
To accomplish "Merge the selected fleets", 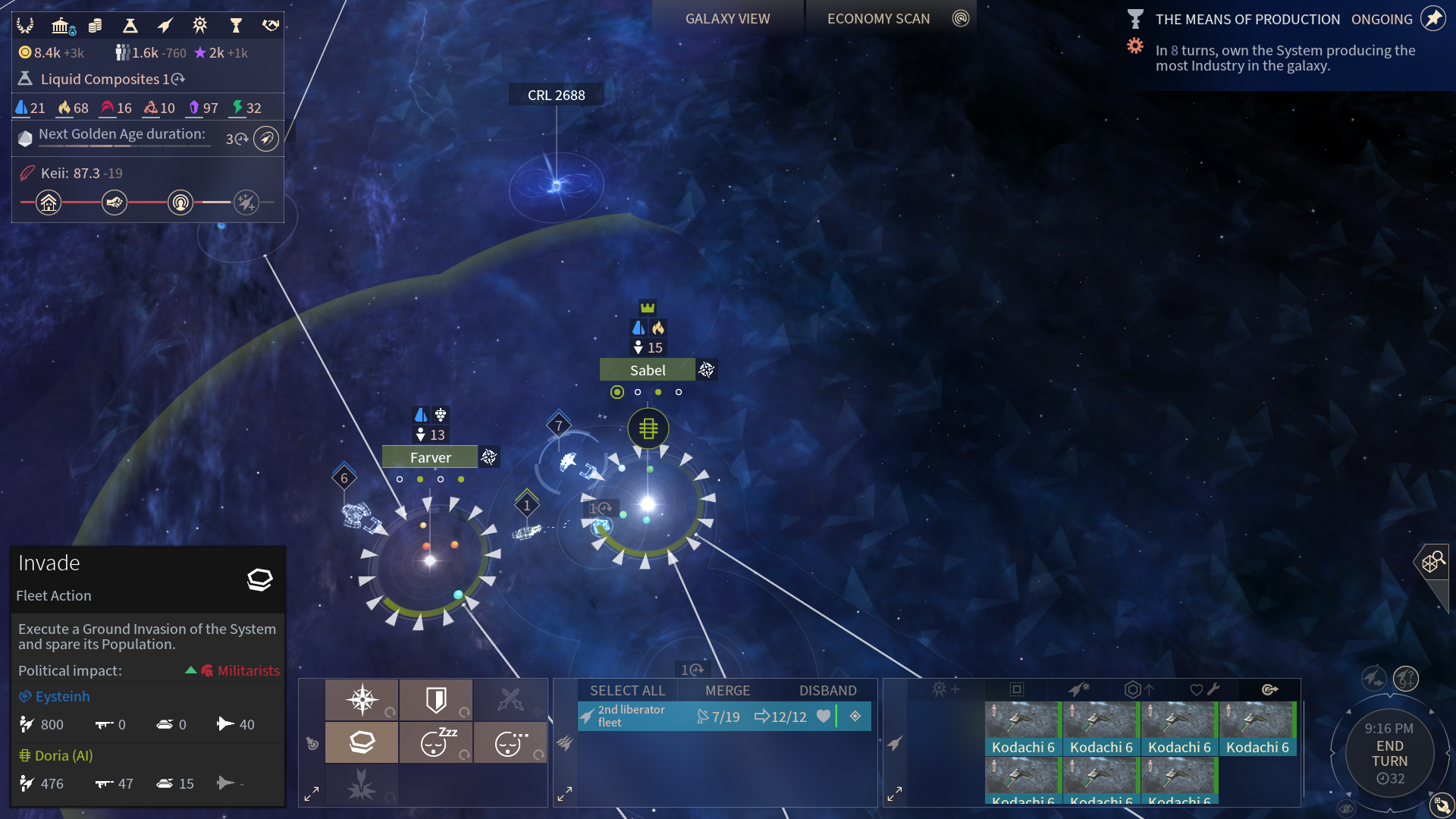I will pyautogui.click(x=727, y=690).
